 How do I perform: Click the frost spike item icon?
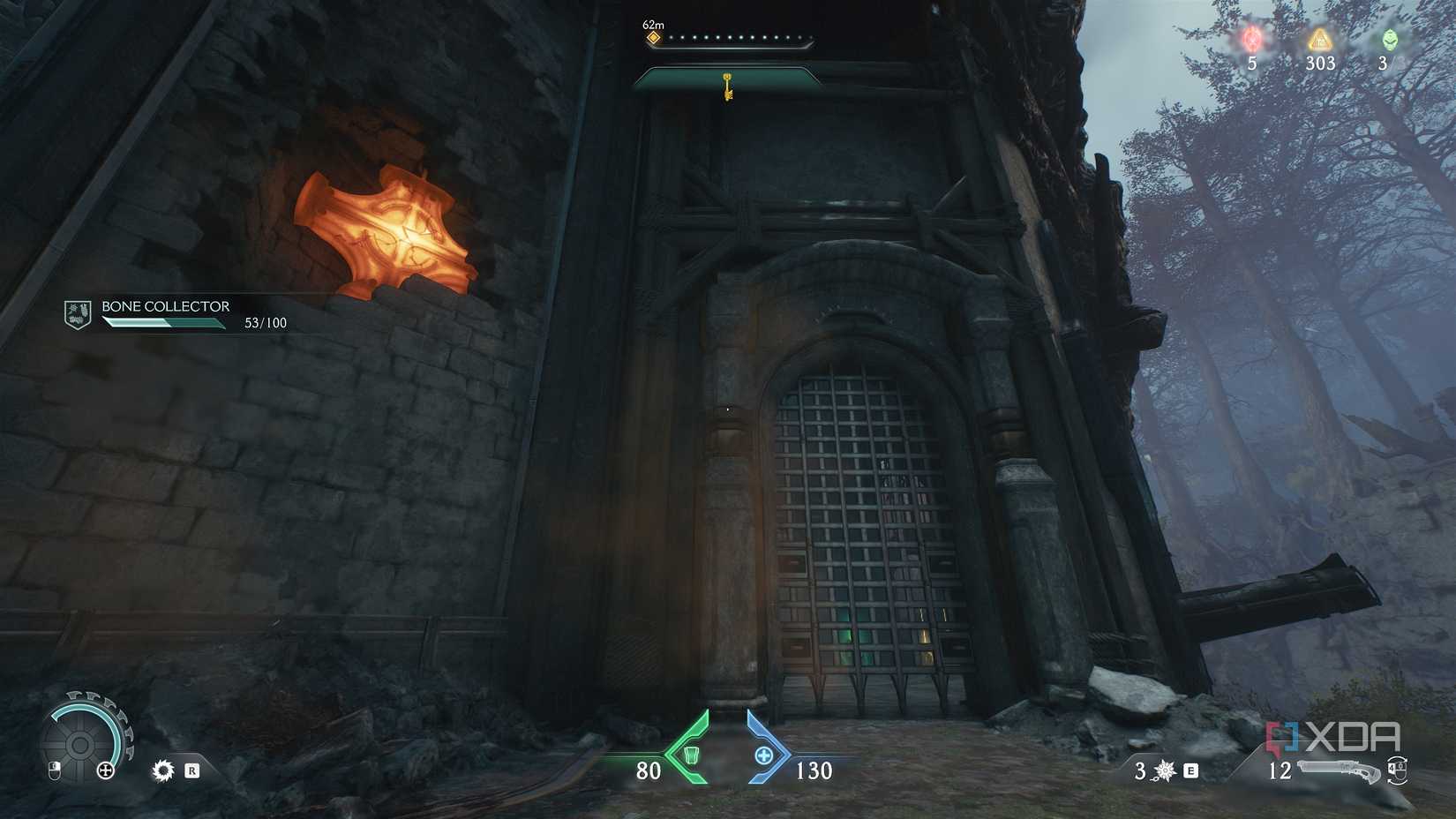[1165, 770]
